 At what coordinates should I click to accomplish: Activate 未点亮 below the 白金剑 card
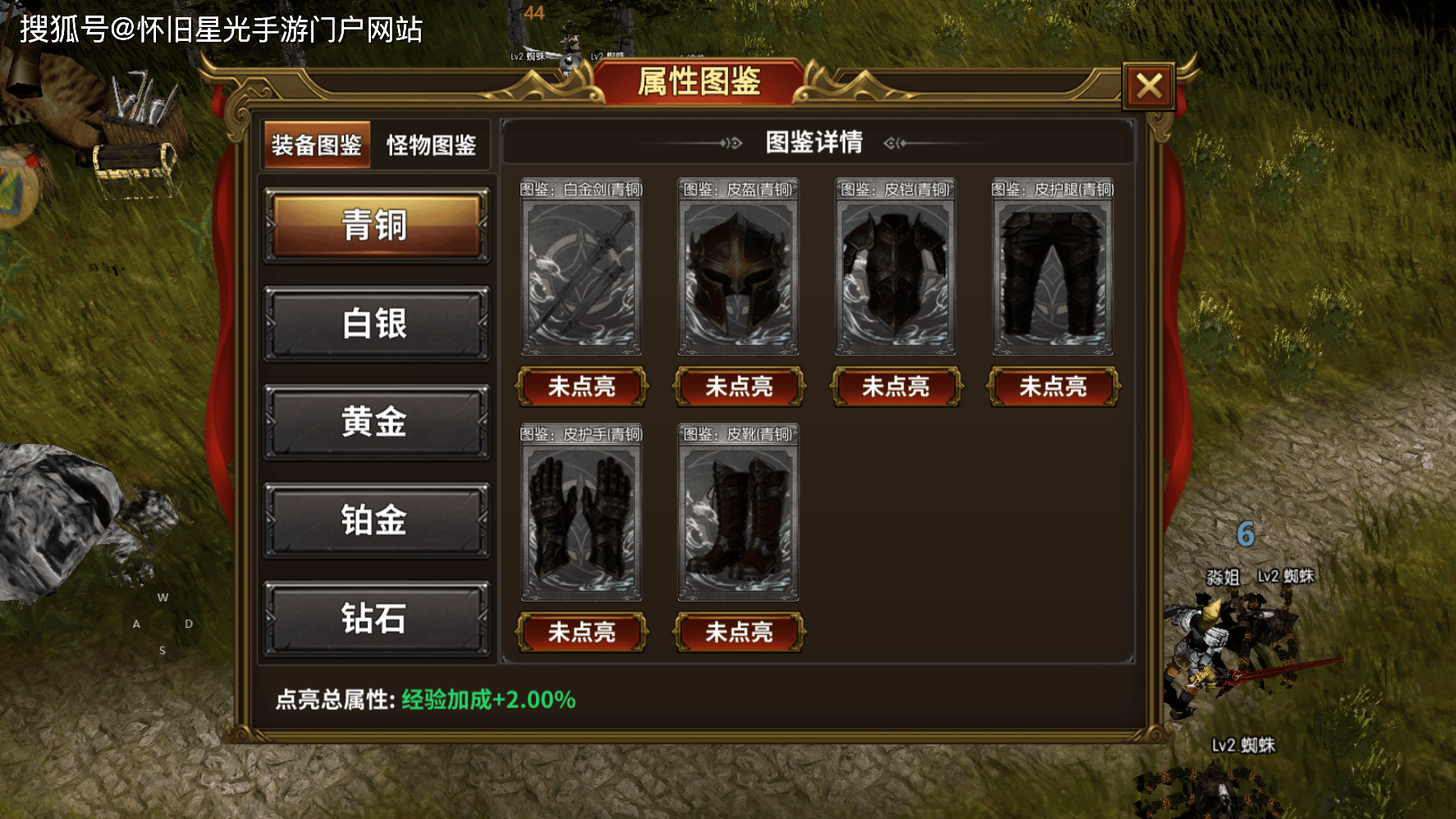coord(583,387)
